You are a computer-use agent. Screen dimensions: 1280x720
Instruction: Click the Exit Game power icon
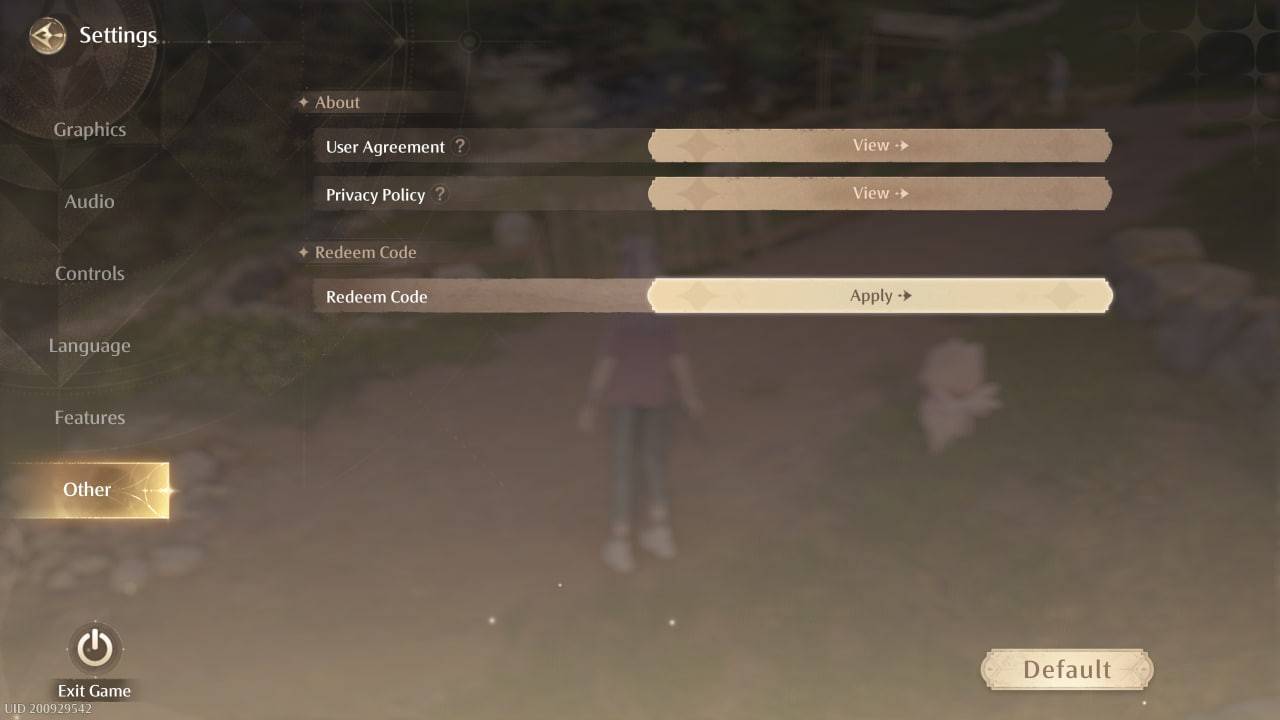tap(93, 648)
